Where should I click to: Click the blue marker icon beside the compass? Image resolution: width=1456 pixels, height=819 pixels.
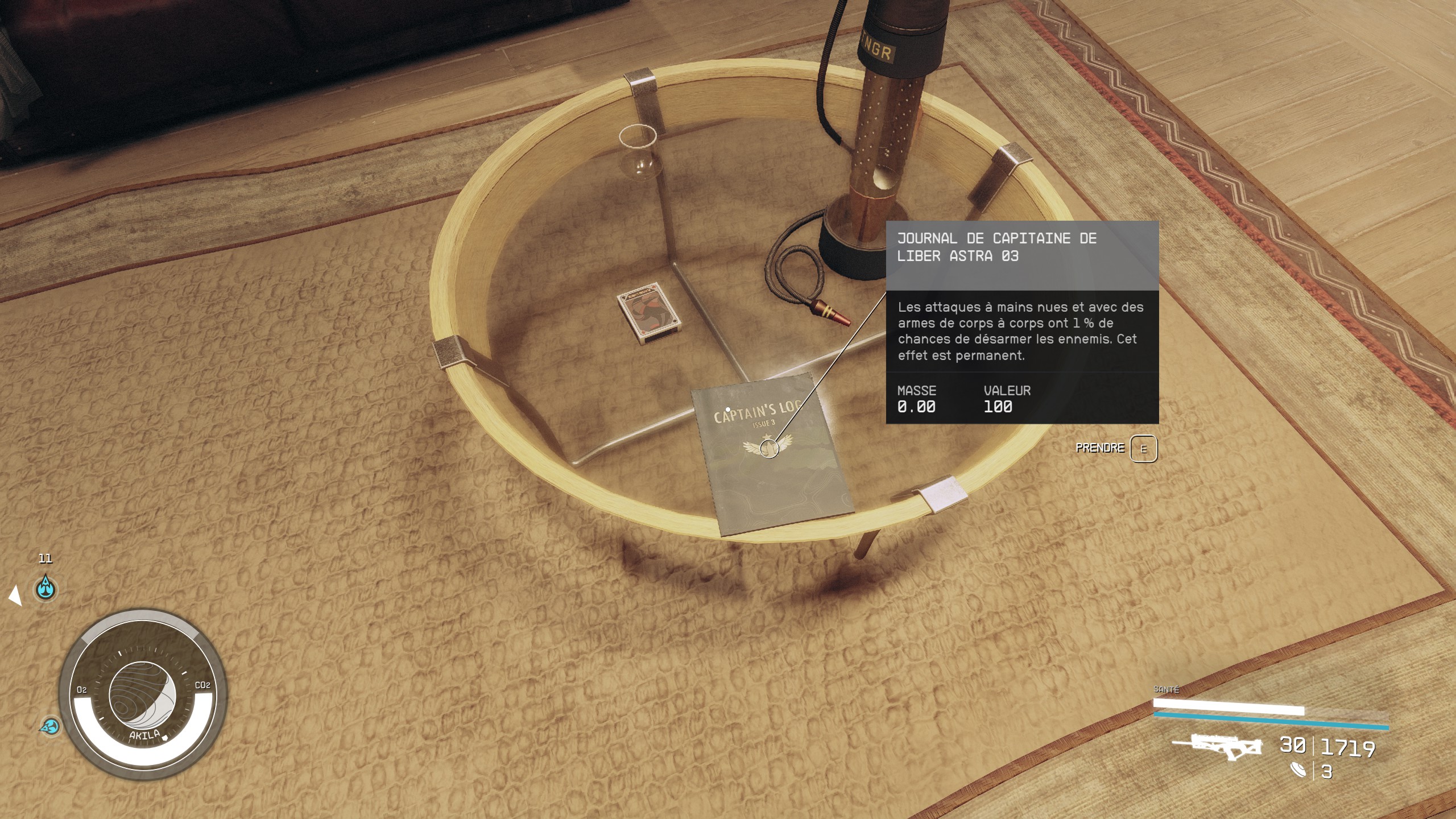pos(51,726)
